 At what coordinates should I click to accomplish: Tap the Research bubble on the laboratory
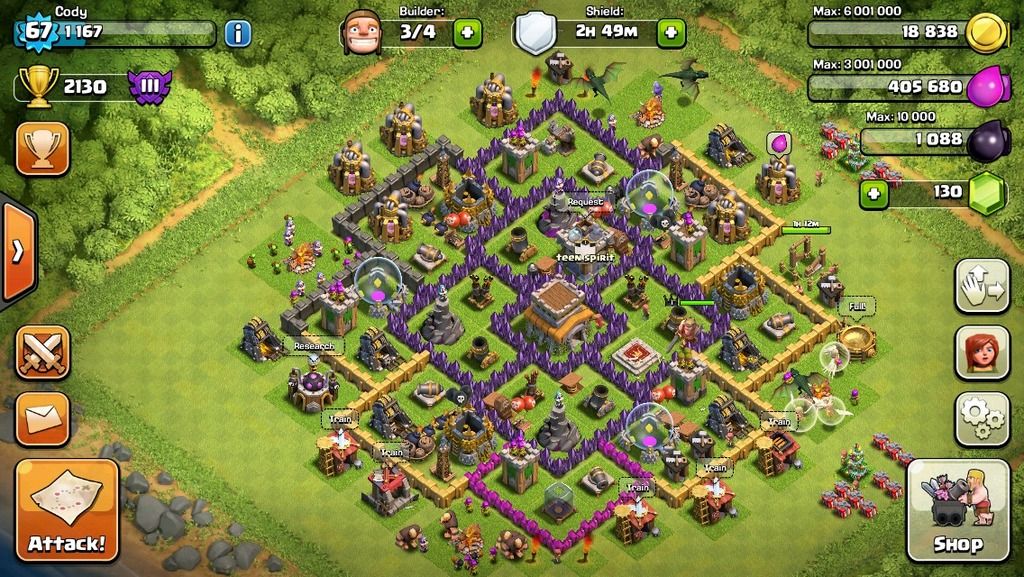coord(313,346)
